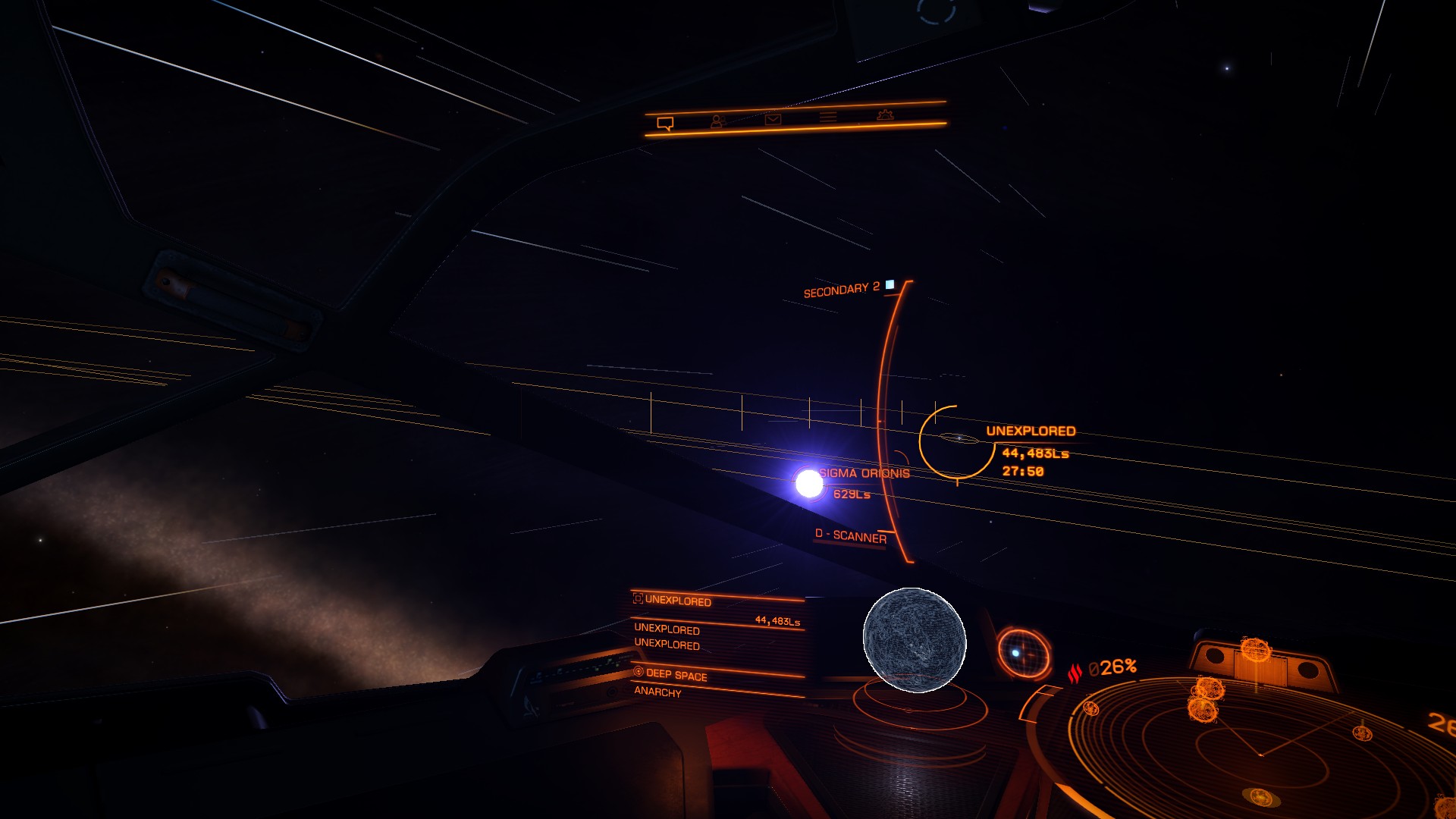Screen dimensions: 1456x819
Task: Switch to the friends list tab
Action: coord(717,121)
